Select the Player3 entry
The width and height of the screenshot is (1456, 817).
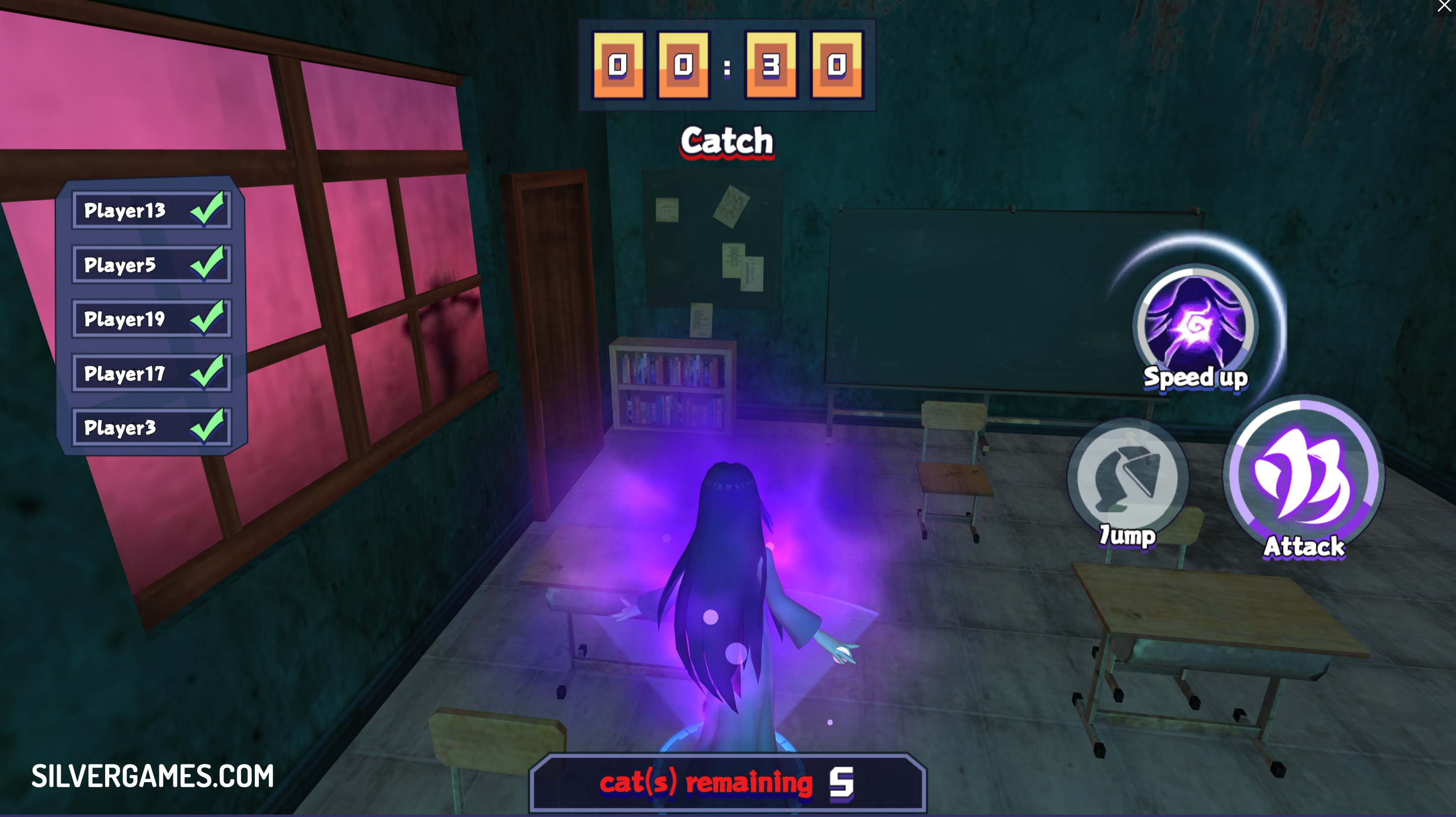152,428
